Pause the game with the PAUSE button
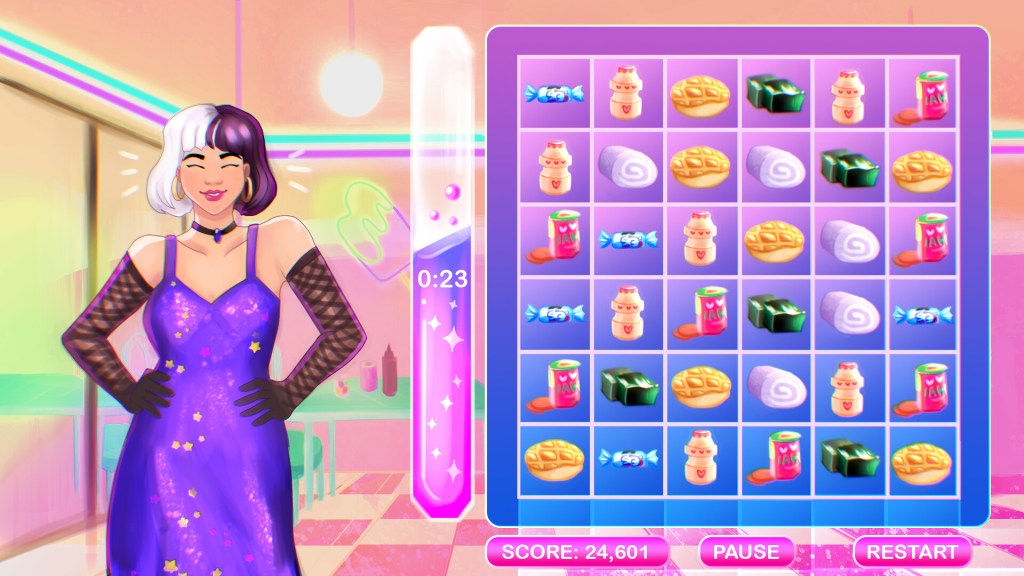Viewport: 1024px width, 576px height. click(x=746, y=551)
